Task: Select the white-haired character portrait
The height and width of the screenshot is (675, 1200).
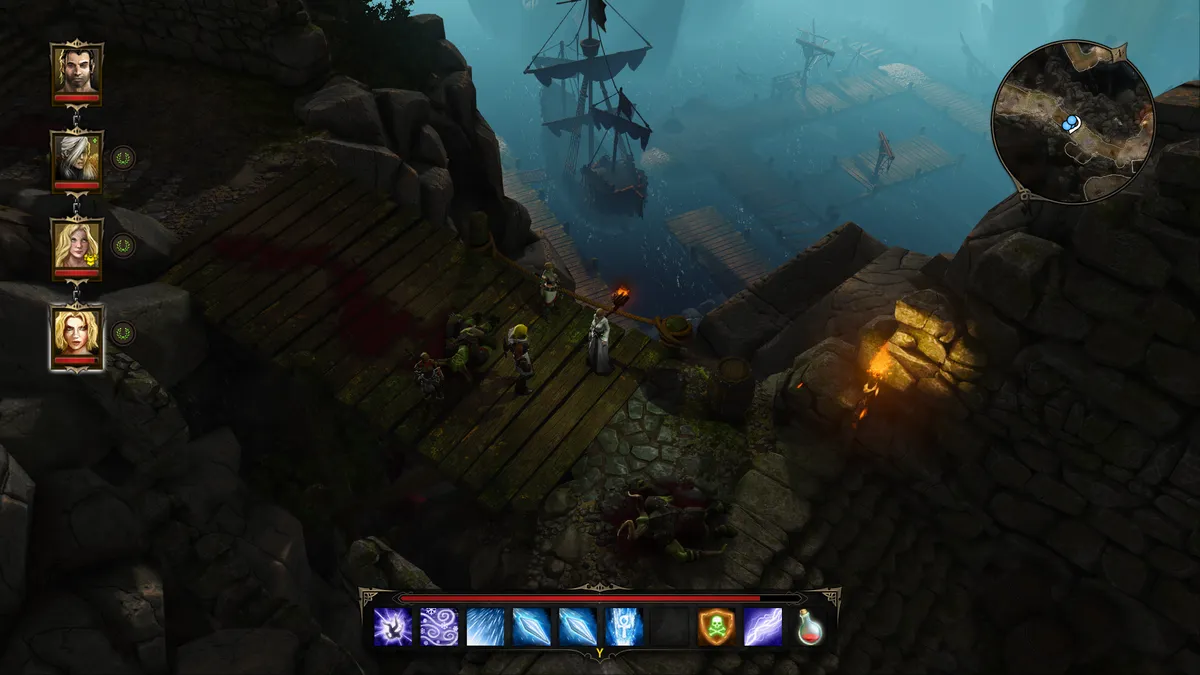Action: 77,158
